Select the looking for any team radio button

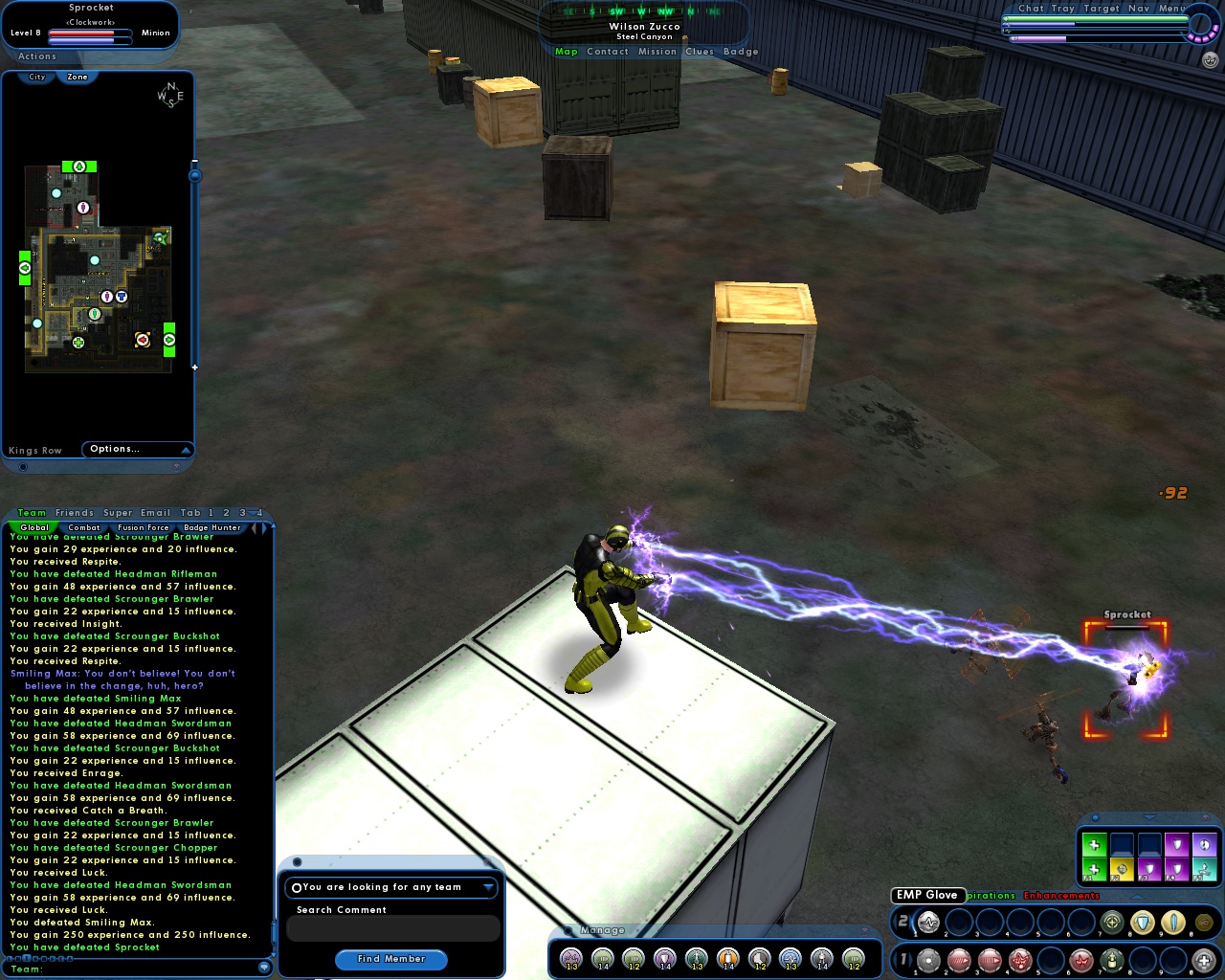click(x=297, y=887)
